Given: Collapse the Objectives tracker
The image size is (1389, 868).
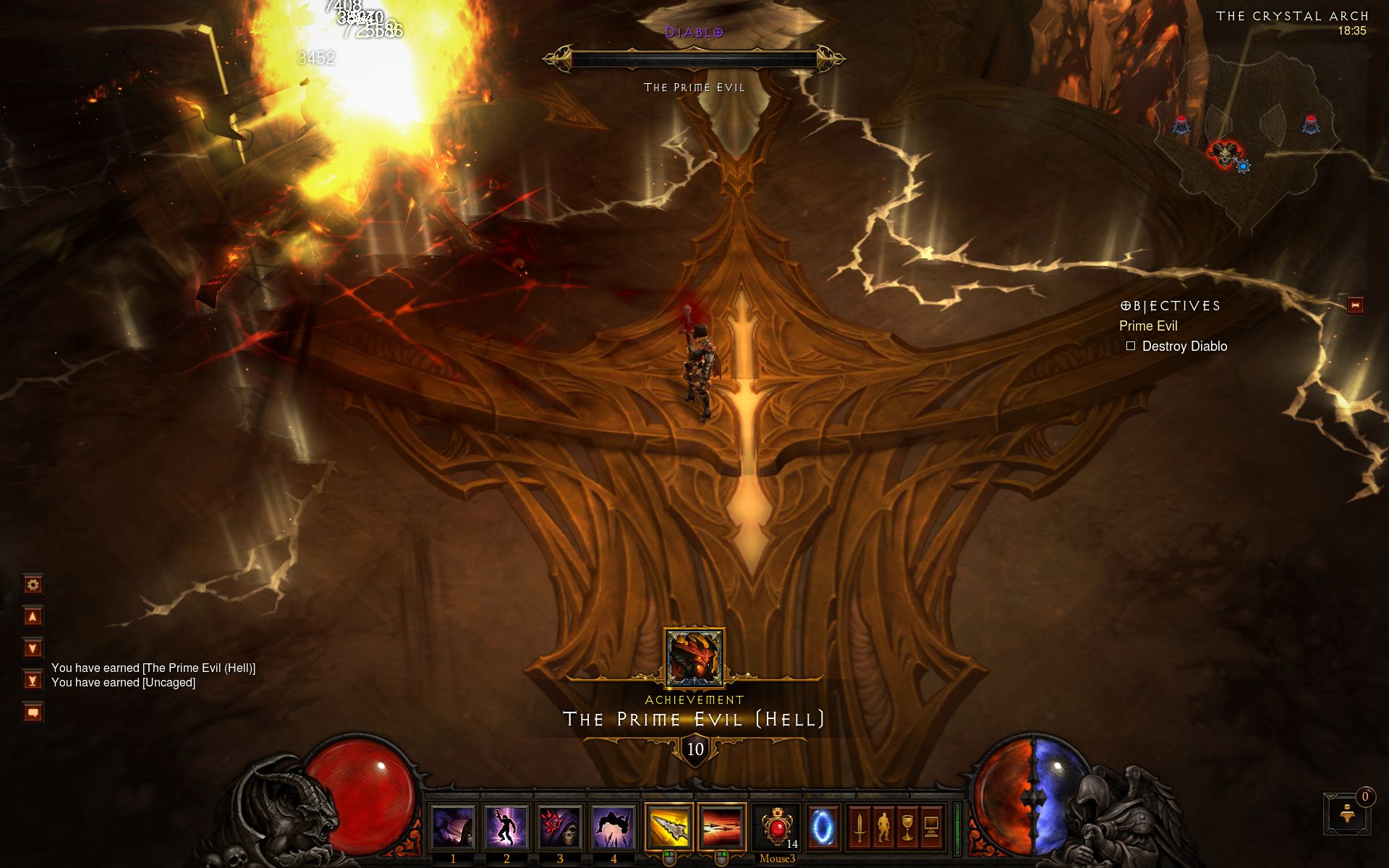Looking at the screenshot, I should (1355, 305).
